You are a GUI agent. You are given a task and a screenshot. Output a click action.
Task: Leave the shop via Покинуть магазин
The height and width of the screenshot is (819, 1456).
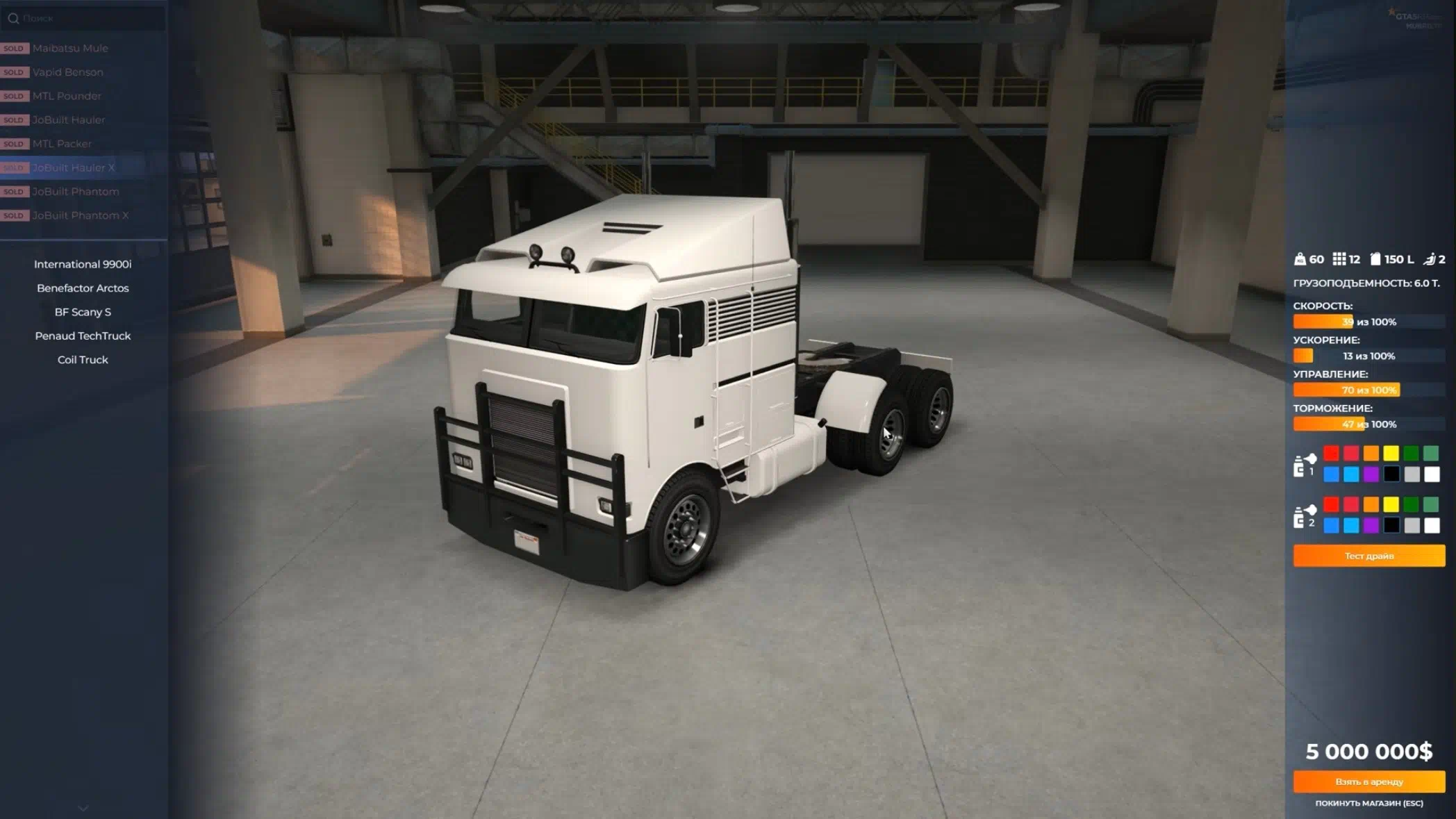pyautogui.click(x=1368, y=803)
